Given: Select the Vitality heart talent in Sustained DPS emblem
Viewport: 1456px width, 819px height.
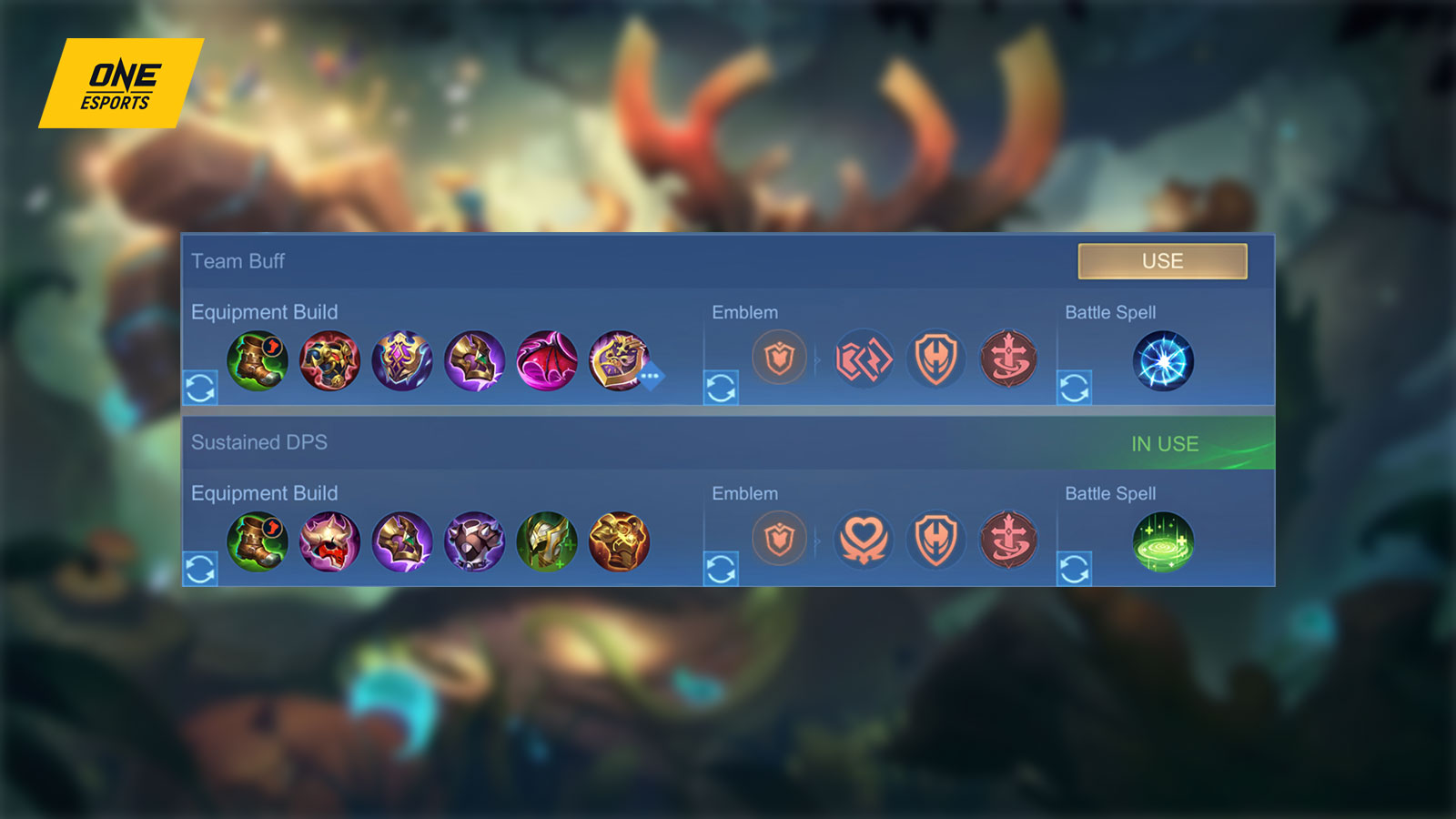Looking at the screenshot, I should (864, 541).
